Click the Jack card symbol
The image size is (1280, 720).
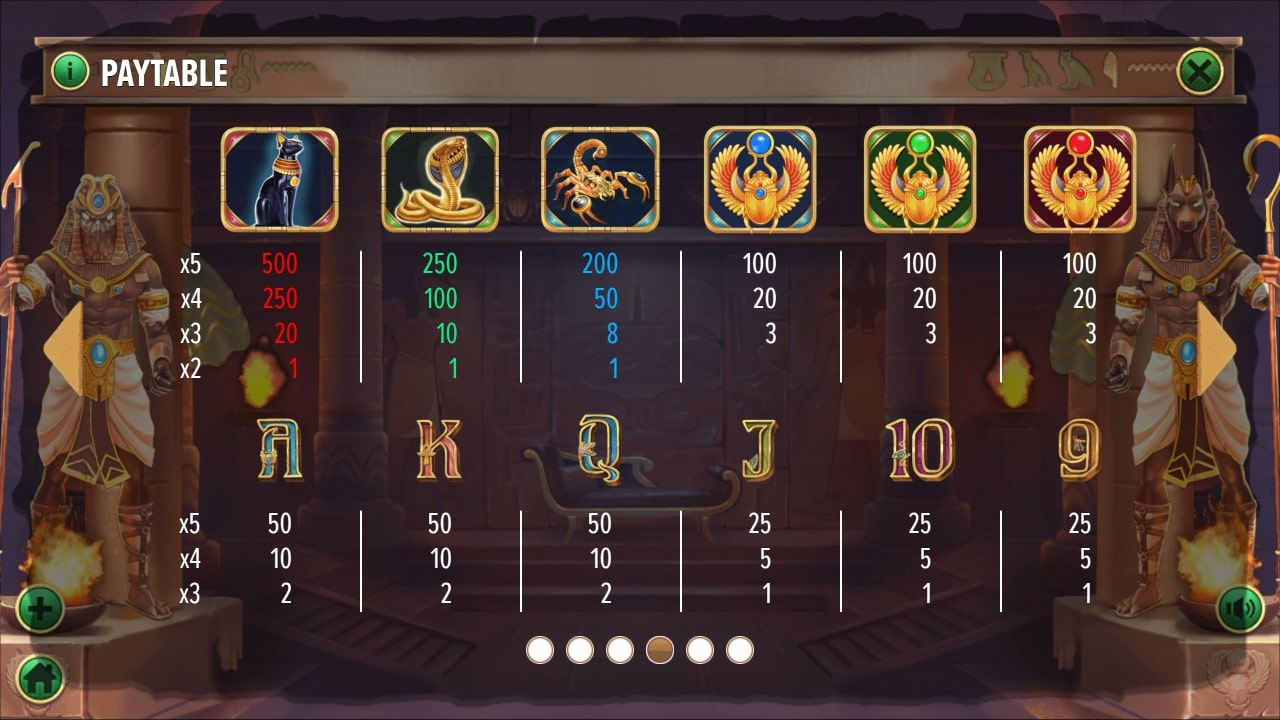click(x=758, y=449)
